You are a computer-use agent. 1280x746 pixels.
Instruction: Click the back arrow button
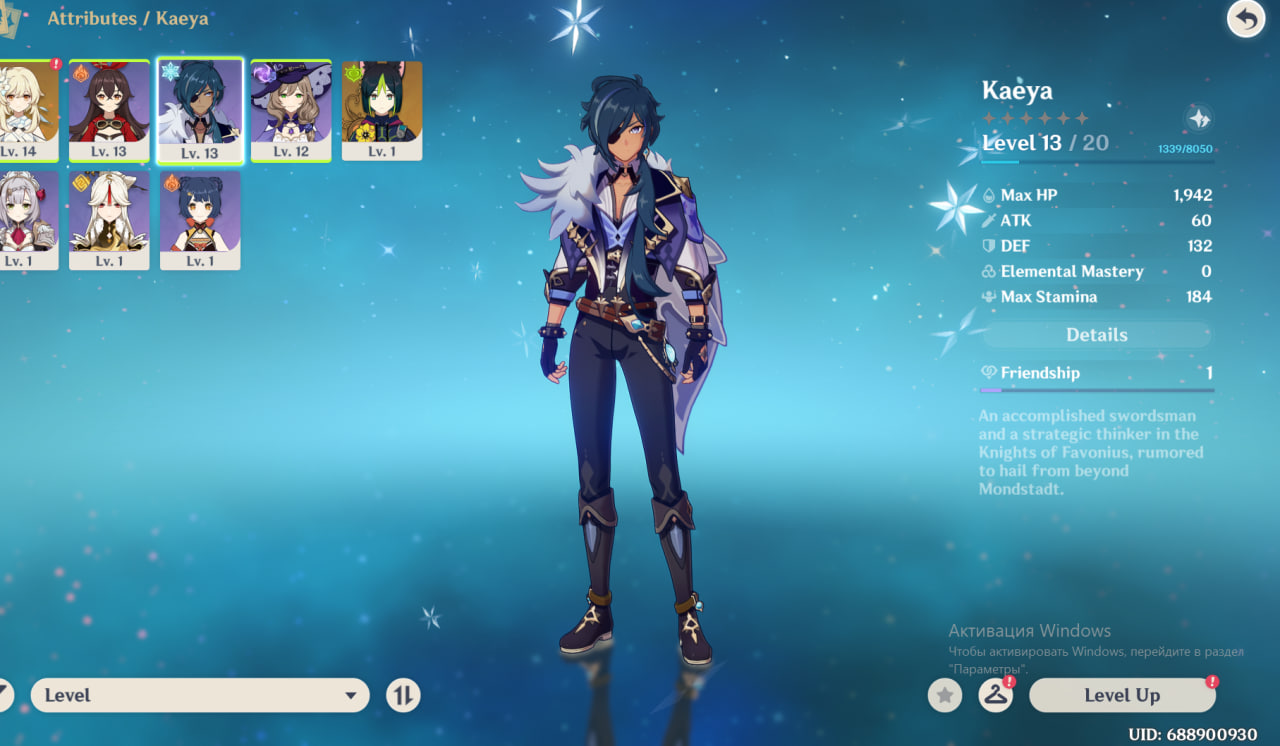tap(1245, 19)
